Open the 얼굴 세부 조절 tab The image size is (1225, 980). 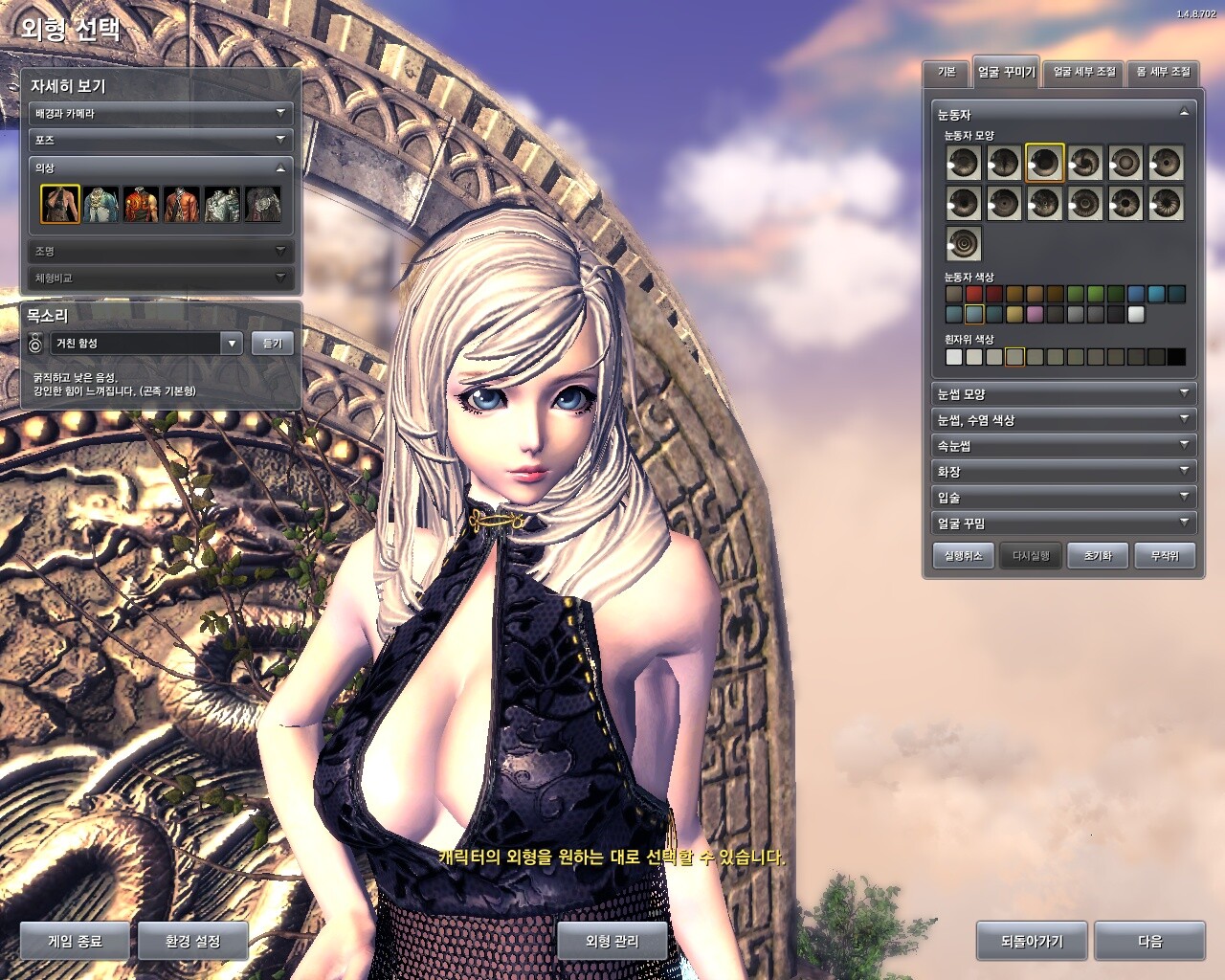click(x=1084, y=73)
